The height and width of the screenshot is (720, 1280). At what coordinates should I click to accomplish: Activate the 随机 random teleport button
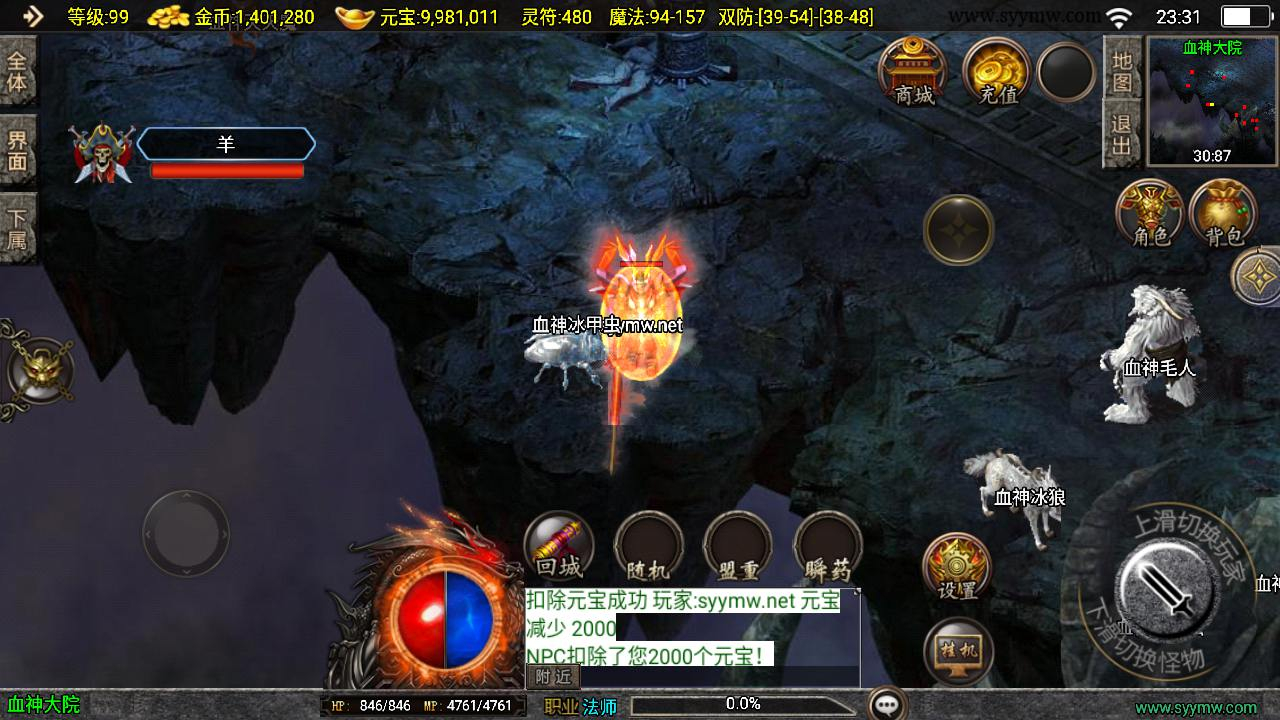[648, 547]
